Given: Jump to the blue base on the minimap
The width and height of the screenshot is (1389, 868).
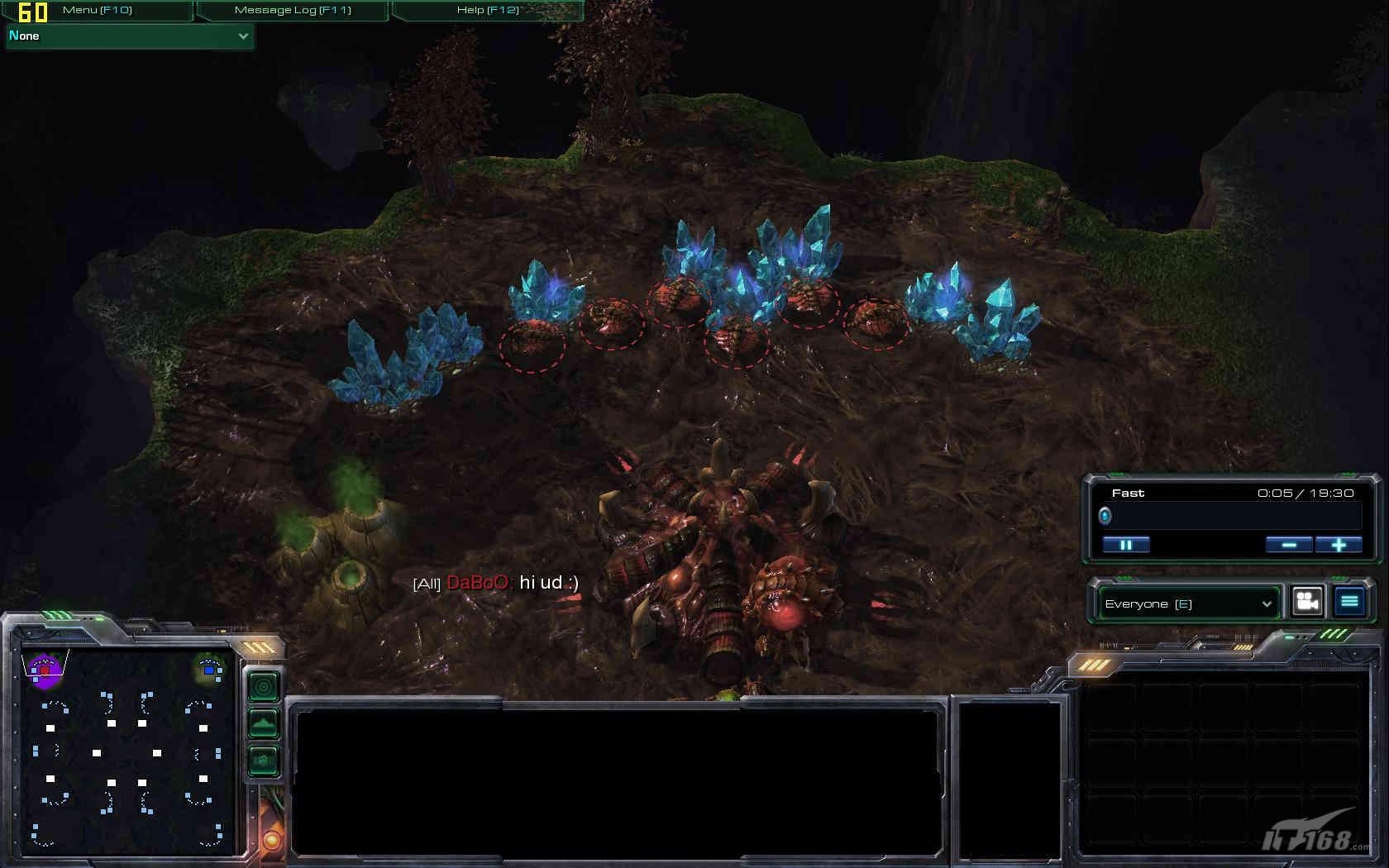Looking at the screenshot, I should tap(210, 669).
